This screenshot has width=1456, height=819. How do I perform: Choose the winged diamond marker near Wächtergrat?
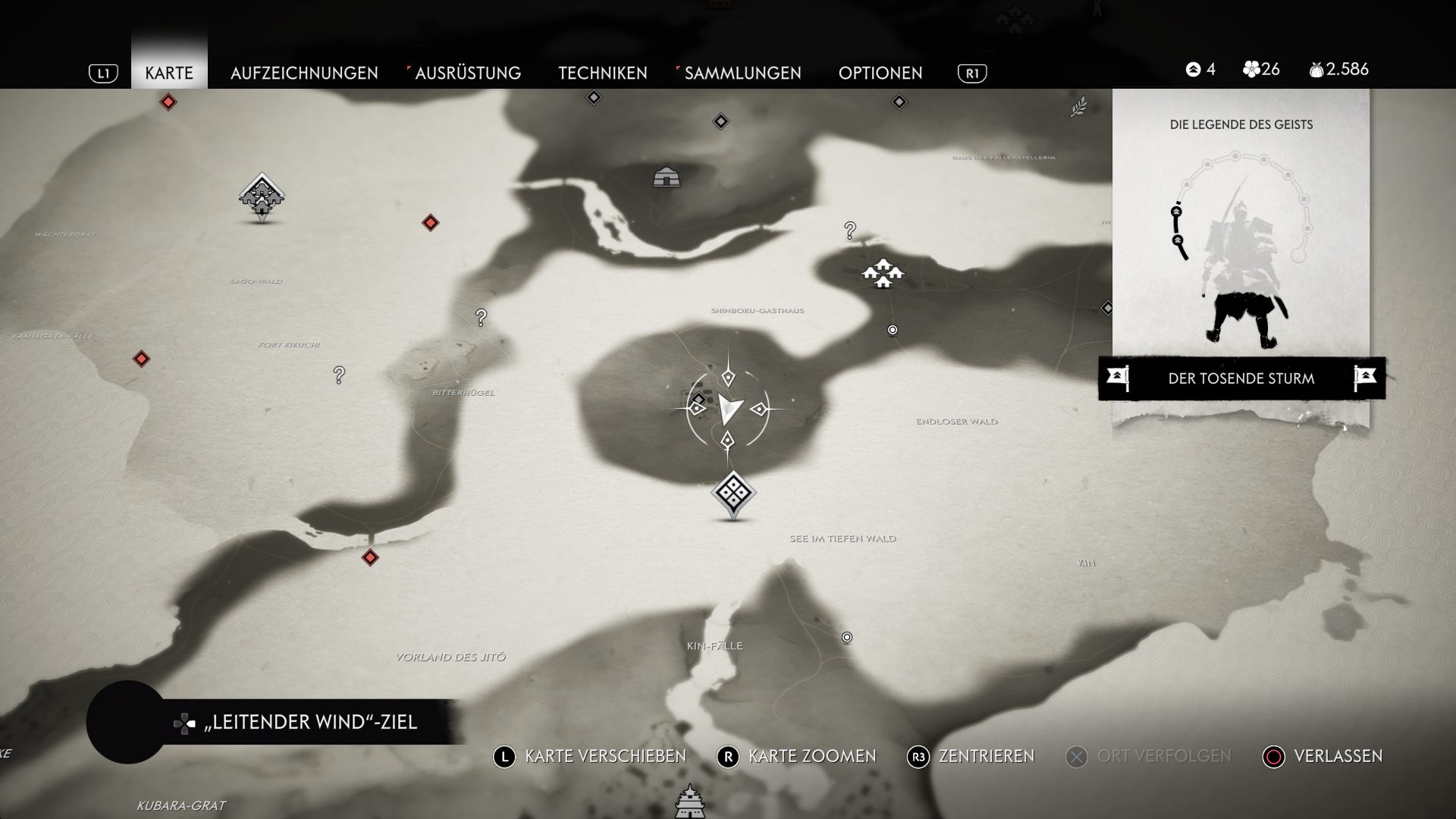pos(262,196)
